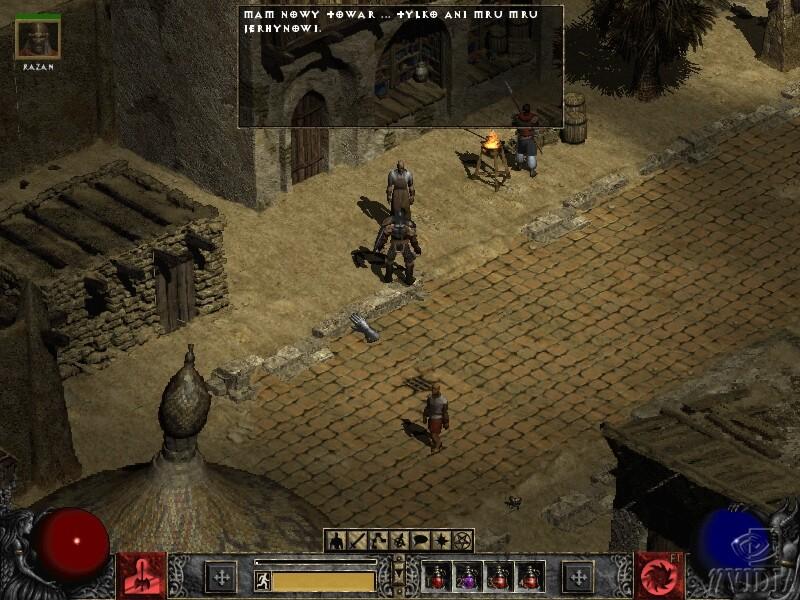This screenshot has width=800, height=600.
Task: Use the purple rejuvenation potion in the belt
Action: pyautogui.click(x=468, y=577)
